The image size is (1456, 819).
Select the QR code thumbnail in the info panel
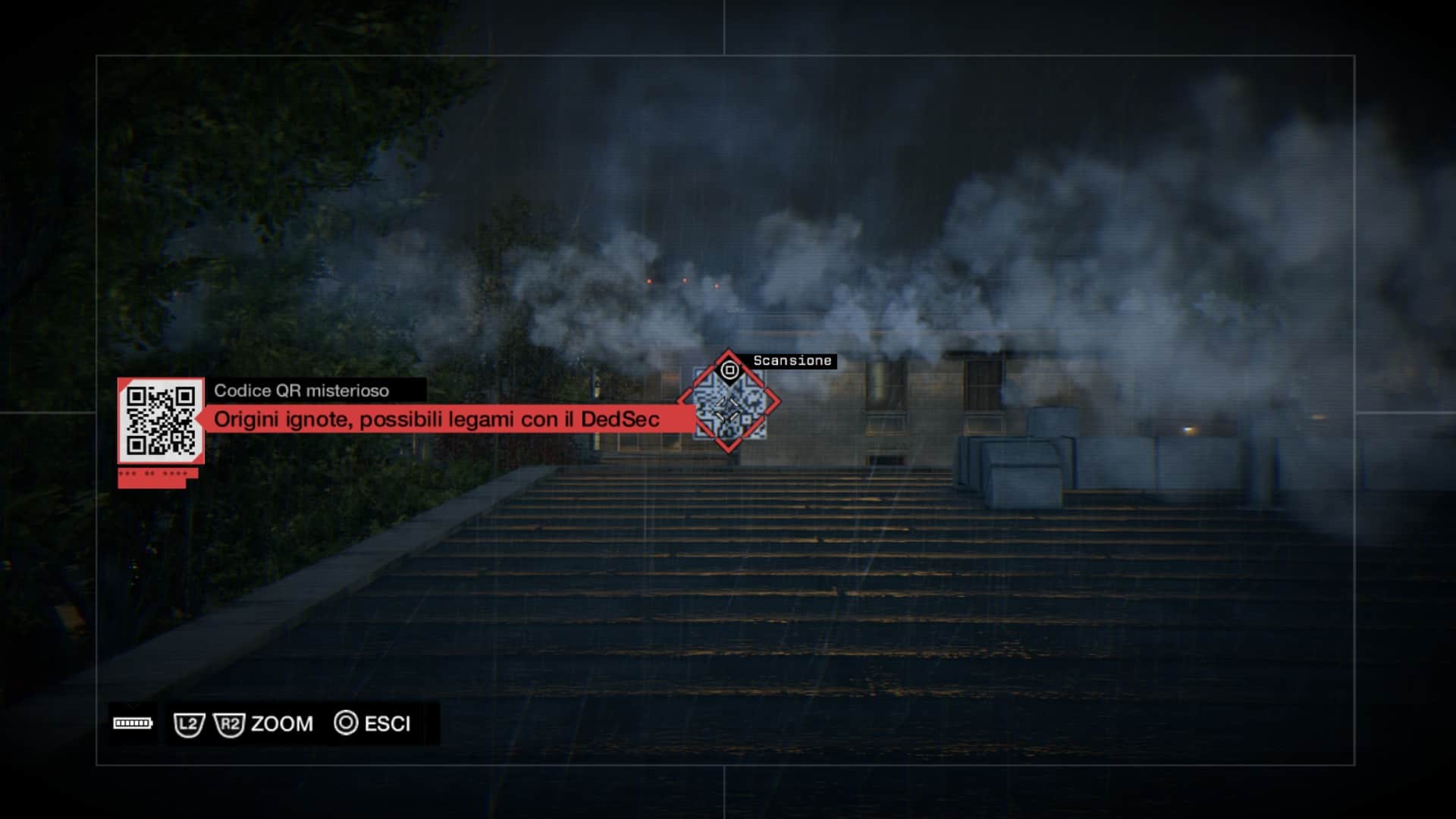[x=161, y=420]
